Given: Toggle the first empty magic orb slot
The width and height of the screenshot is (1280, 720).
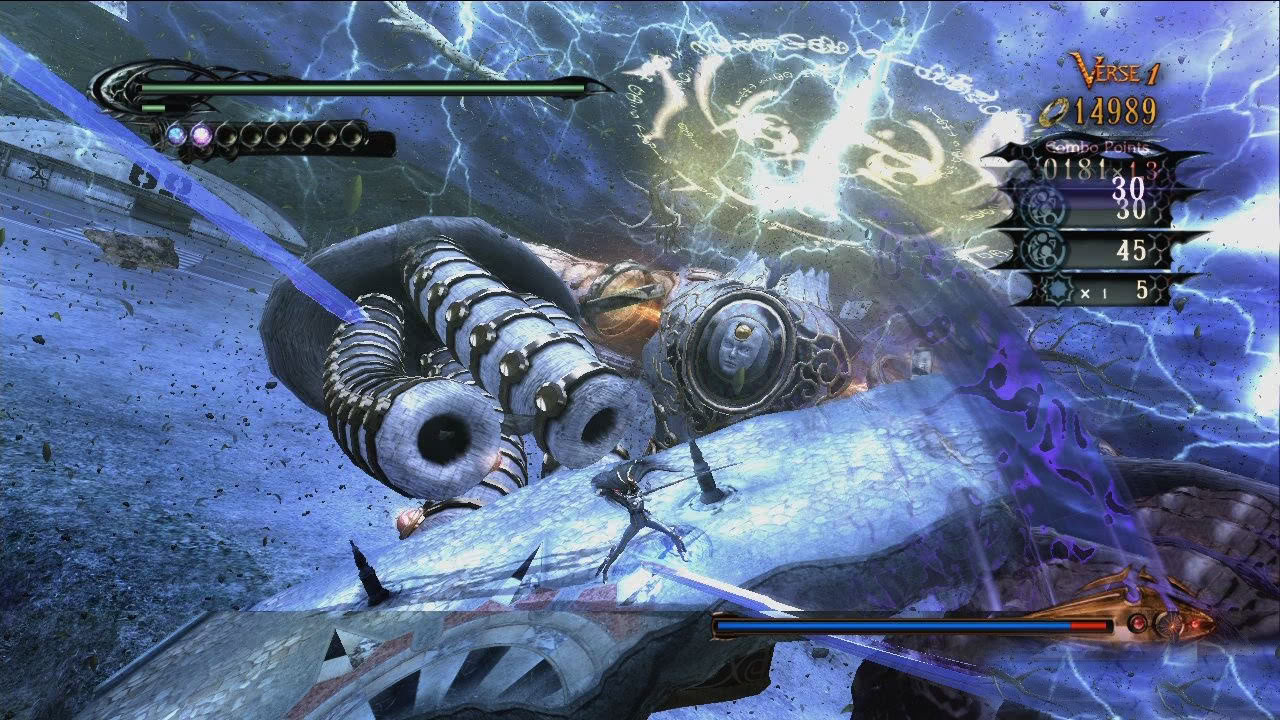Looking at the screenshot, I should click(x=226, y=133).
